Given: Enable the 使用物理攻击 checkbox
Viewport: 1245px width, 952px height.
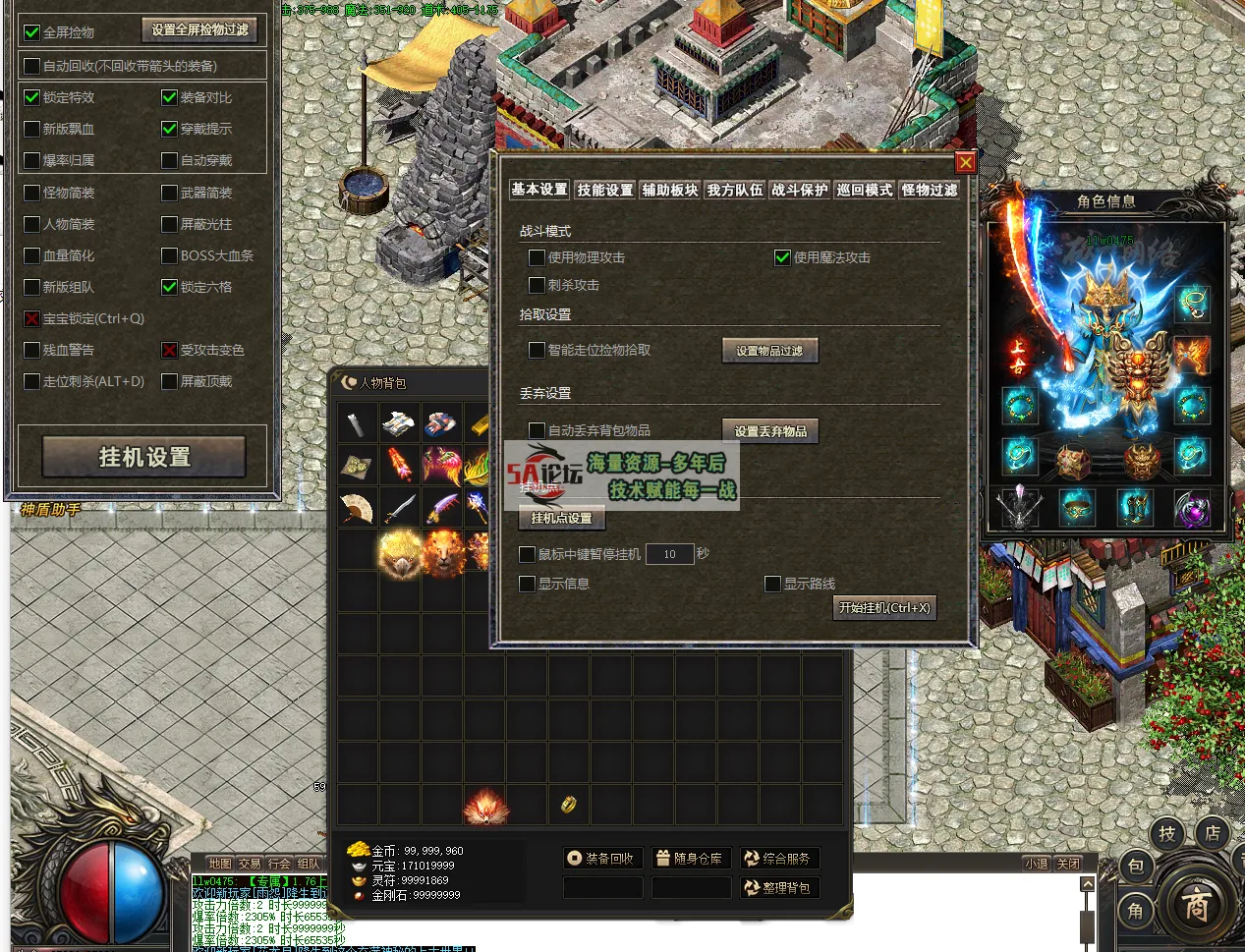Looking at the screenshot, I should point(537,257).
